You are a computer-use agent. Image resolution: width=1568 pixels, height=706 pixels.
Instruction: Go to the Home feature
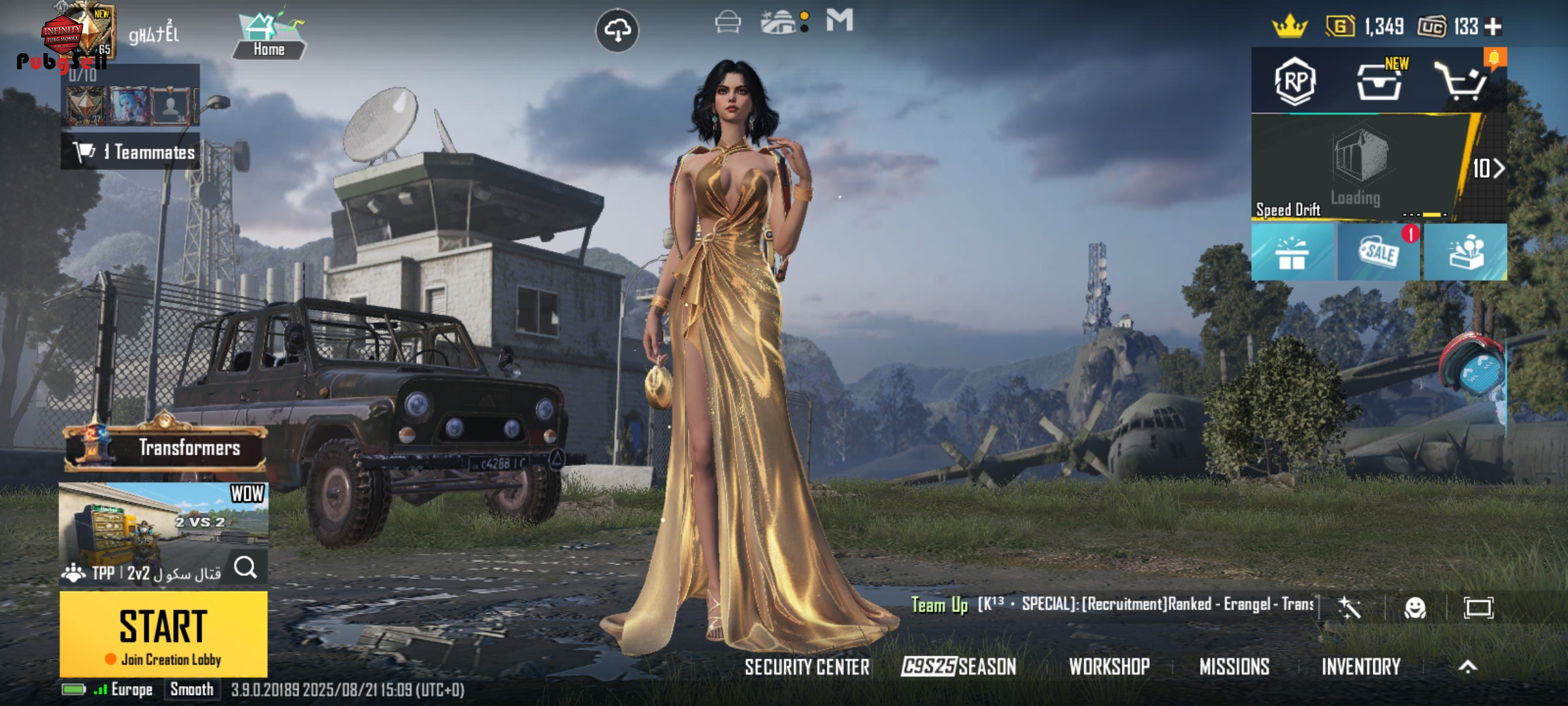tap(269, 37)
